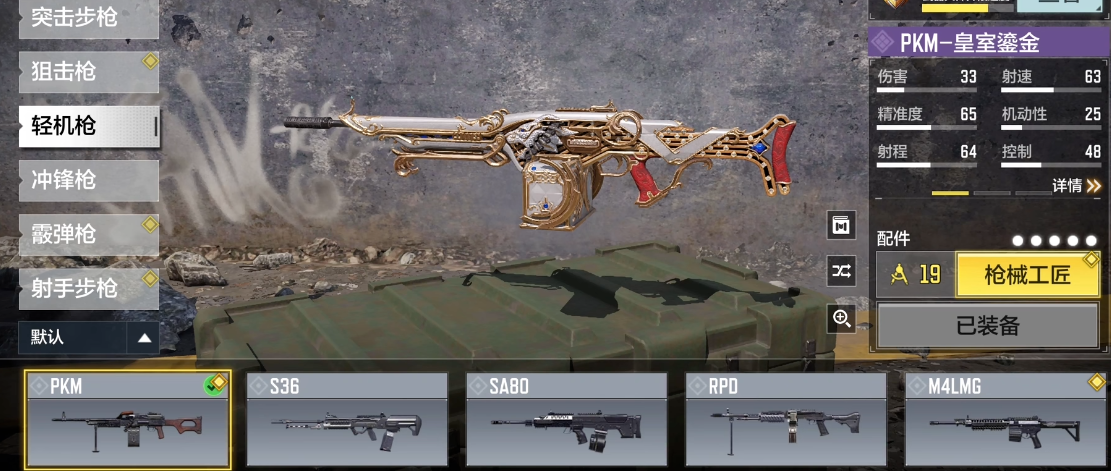1111x471 pixels.
Task: Choose the 轻机枪 category
Action: (88, 126)
